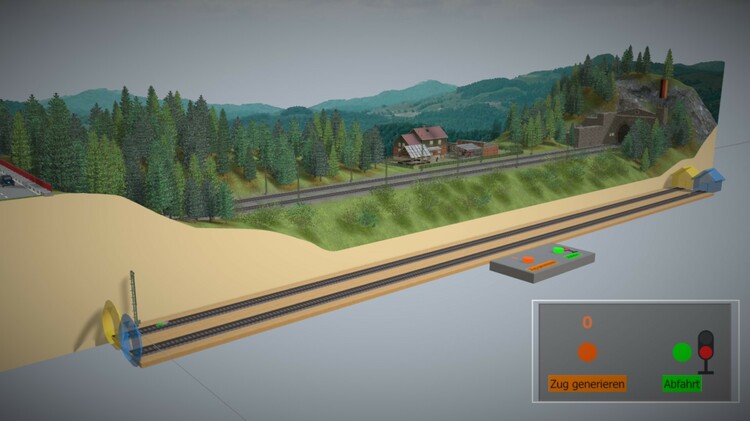Click the orange round train generate button
The image size is (750, 421).
tap(587, 352)
